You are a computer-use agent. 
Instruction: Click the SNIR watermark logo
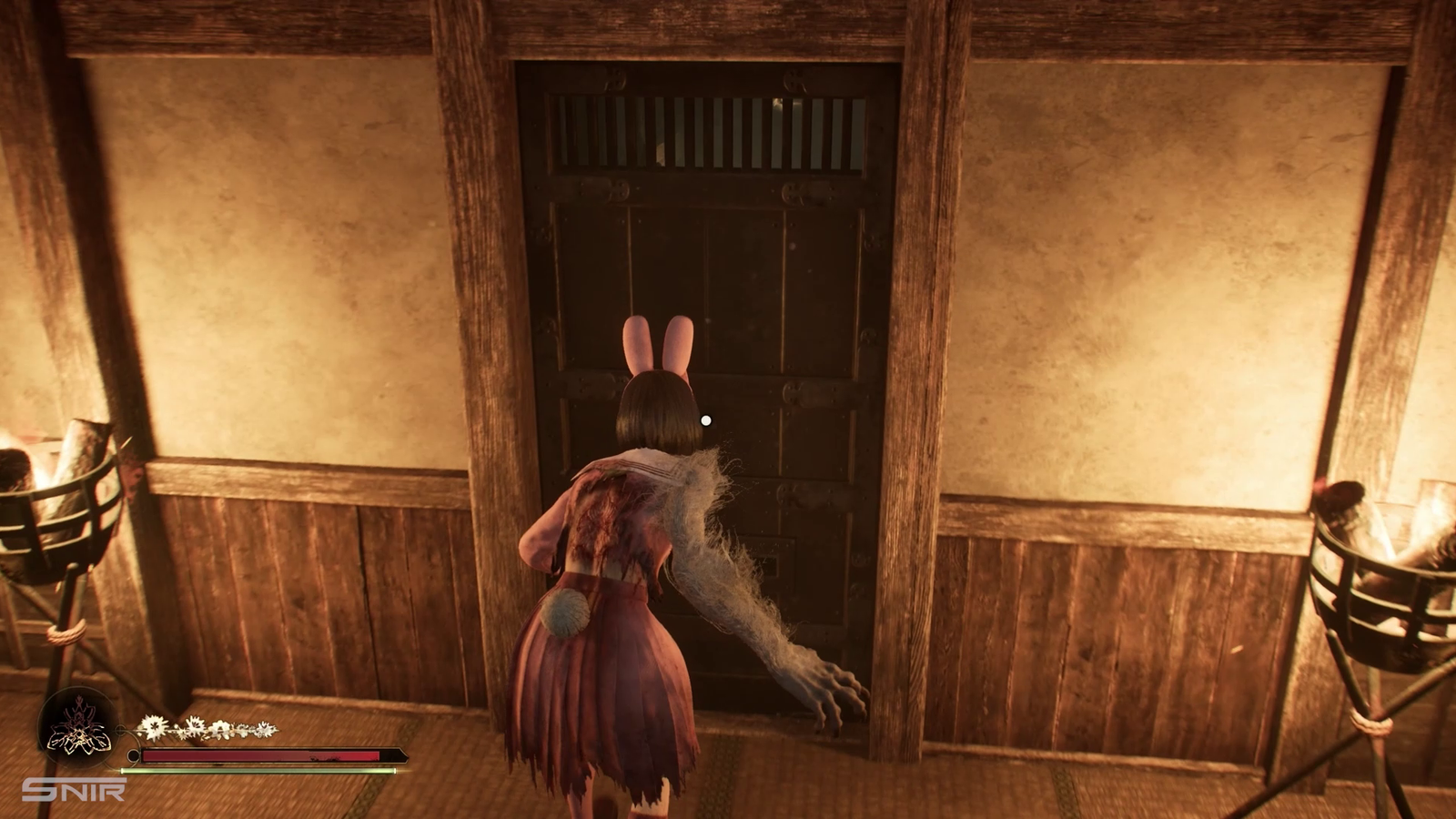click(74, 789)
